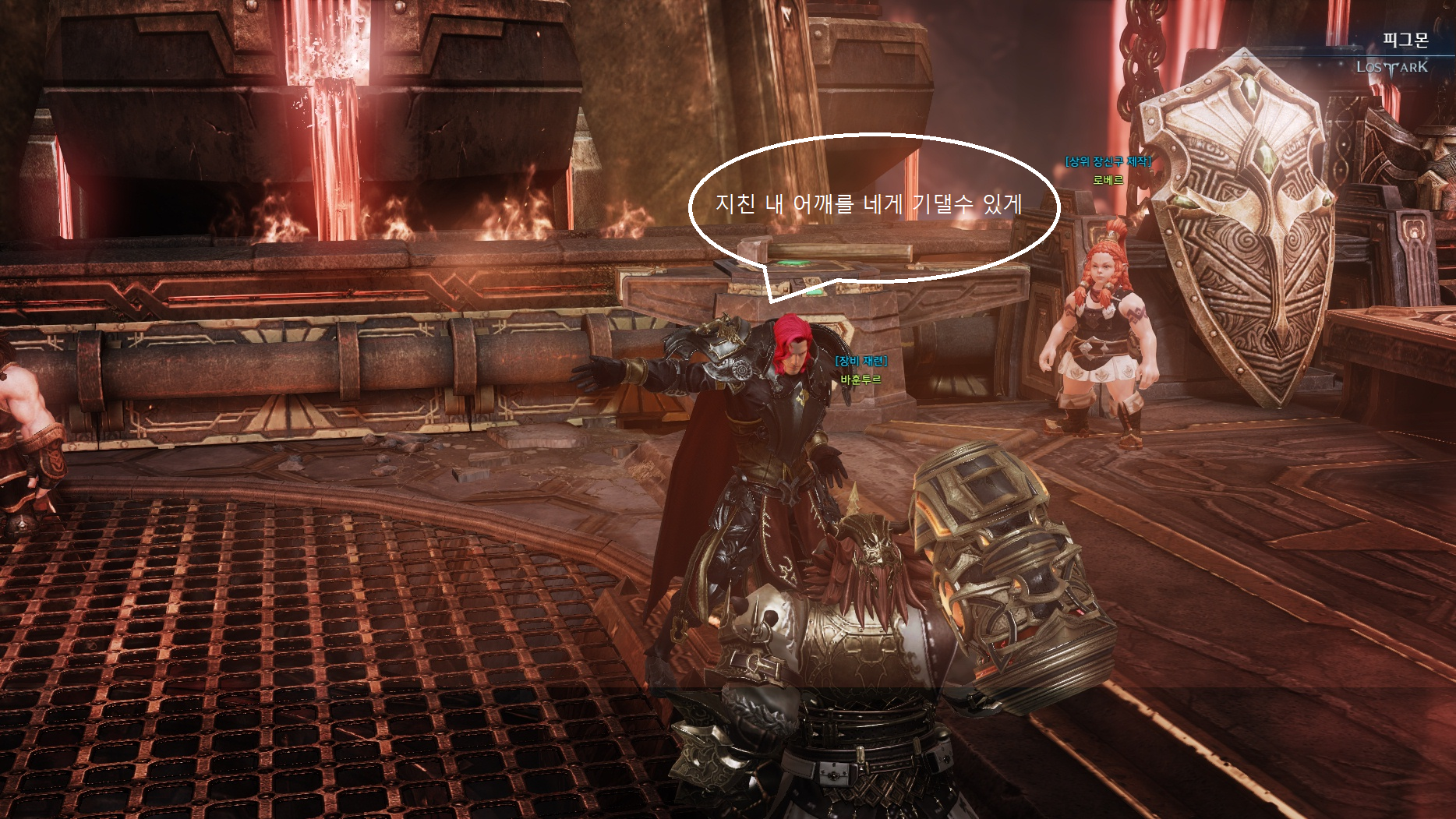Viewport: 1456px width, 819px height.
Task: Click the 바훈투르 equipment honing nameplate
Action: (861, 379)
